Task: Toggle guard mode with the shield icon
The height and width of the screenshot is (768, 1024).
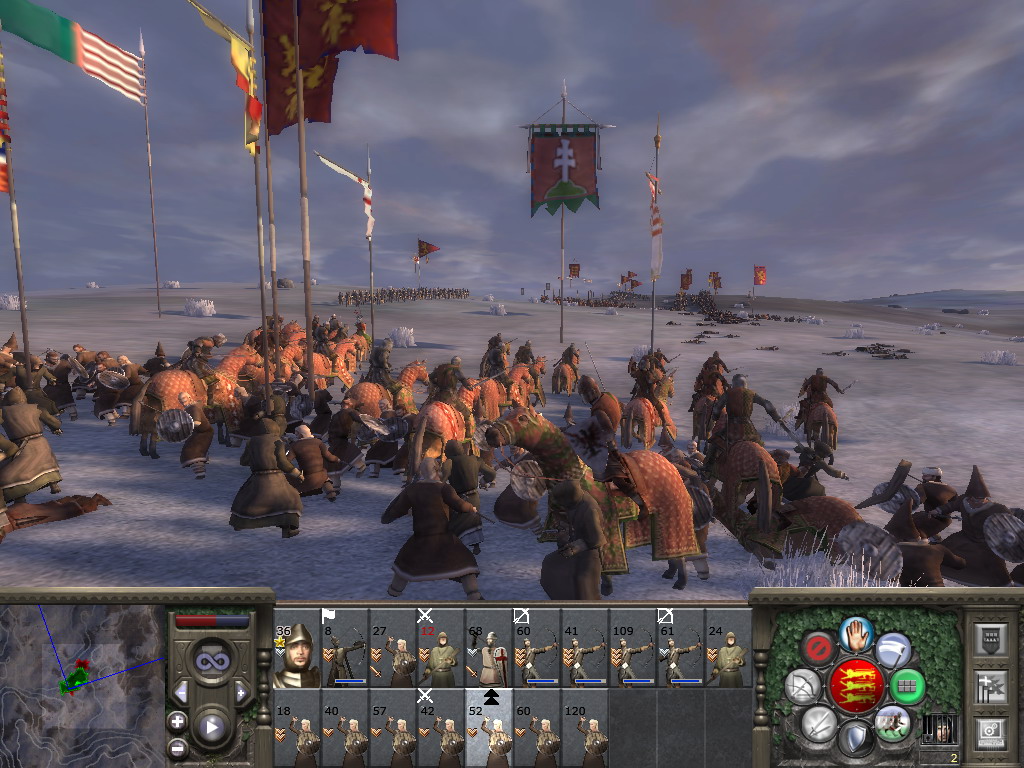Action: click(856, 739)
